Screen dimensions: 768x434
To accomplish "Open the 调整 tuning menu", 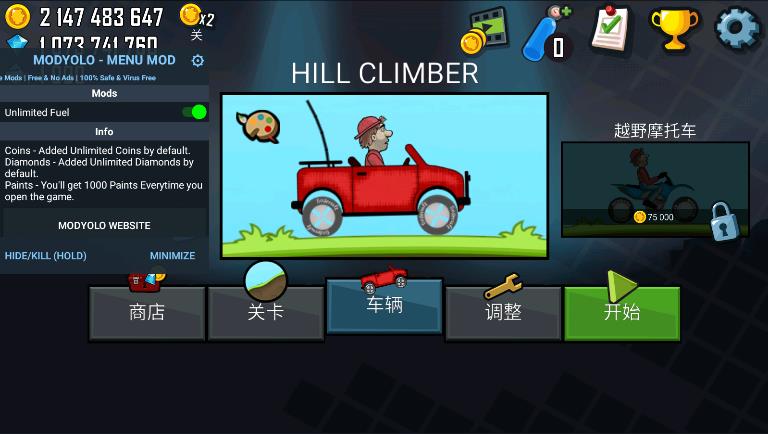I will [503, 312].
